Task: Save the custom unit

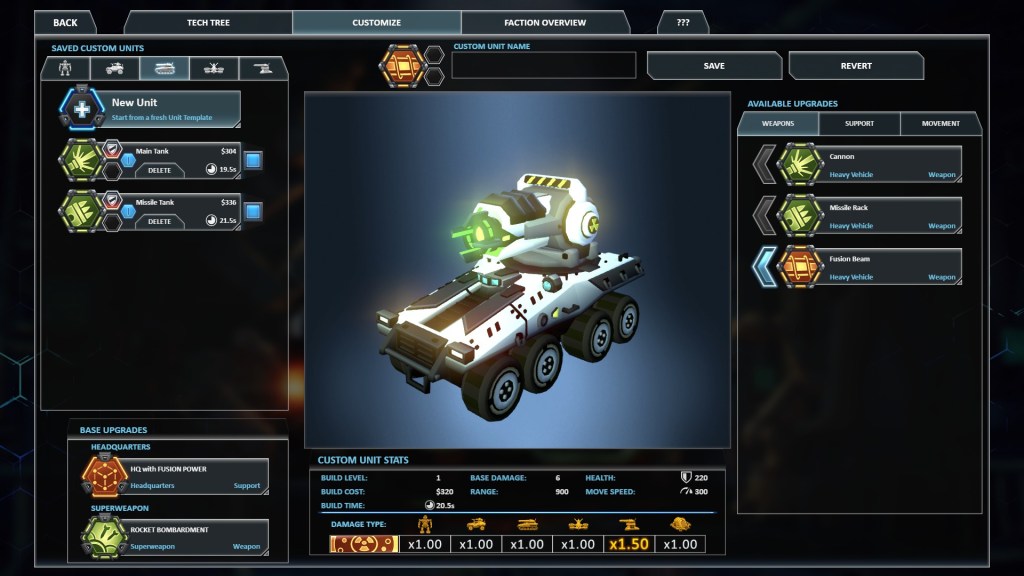Action: click(714, 66)
